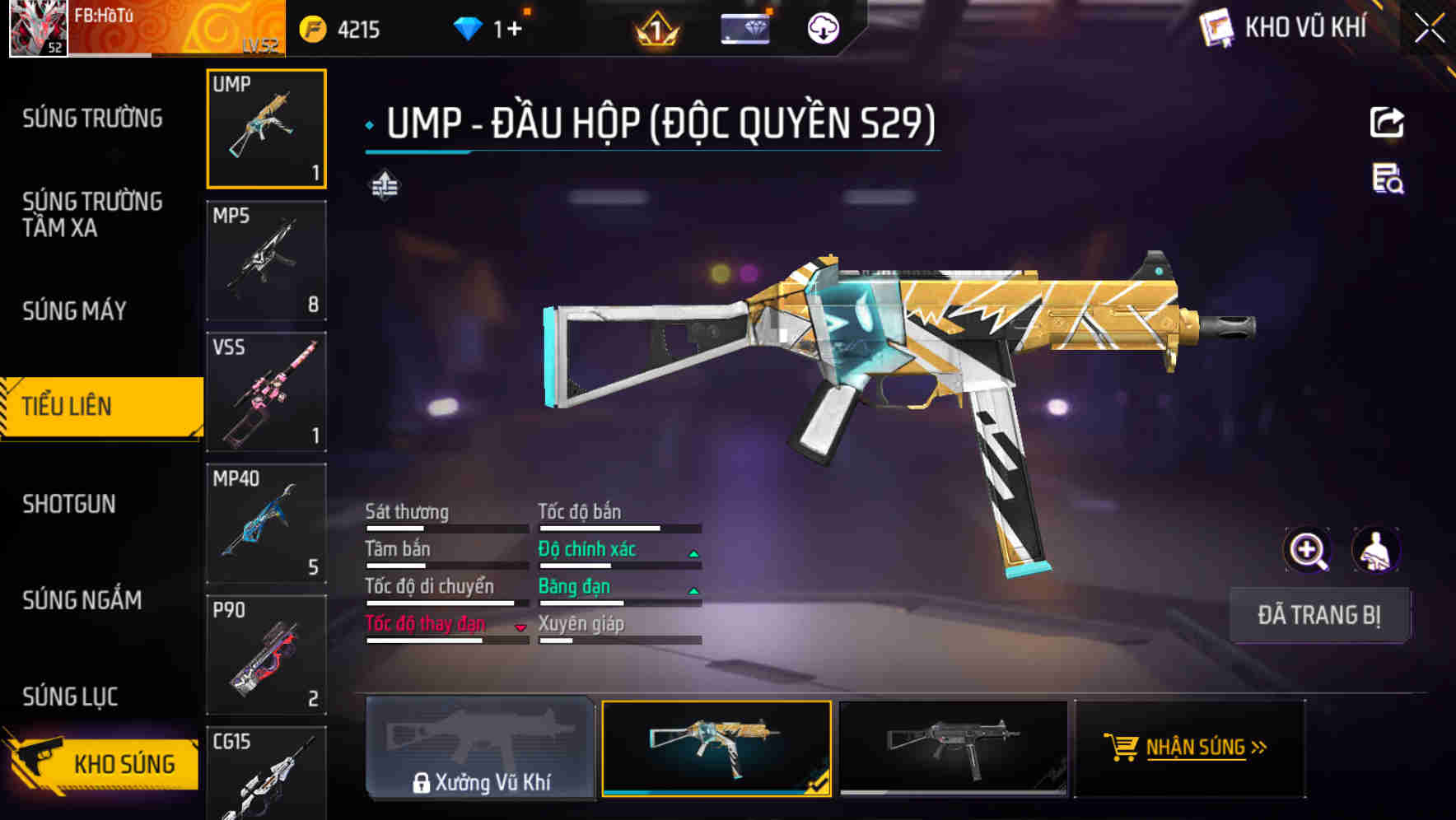Choose the pink VSS weapon tile
Screen dimensions: 1456x820
pos(266,392)
